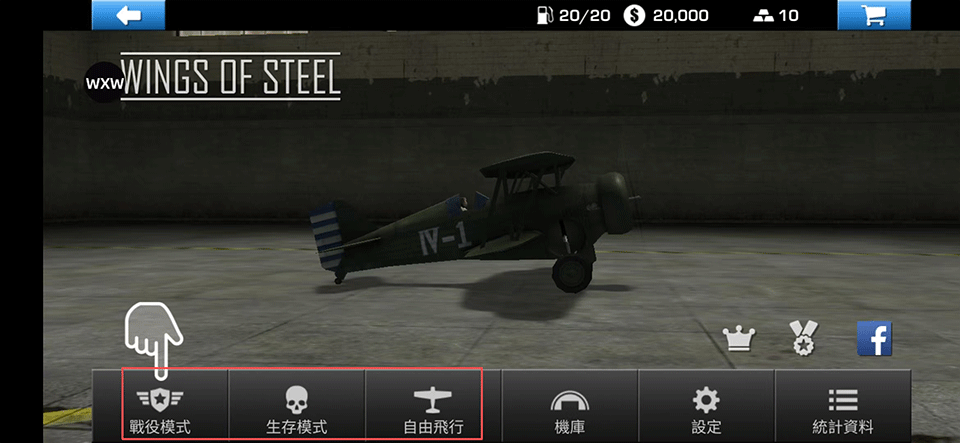Open the 機庫 hangar
This screenshot has width=960, height=443.
569,406
